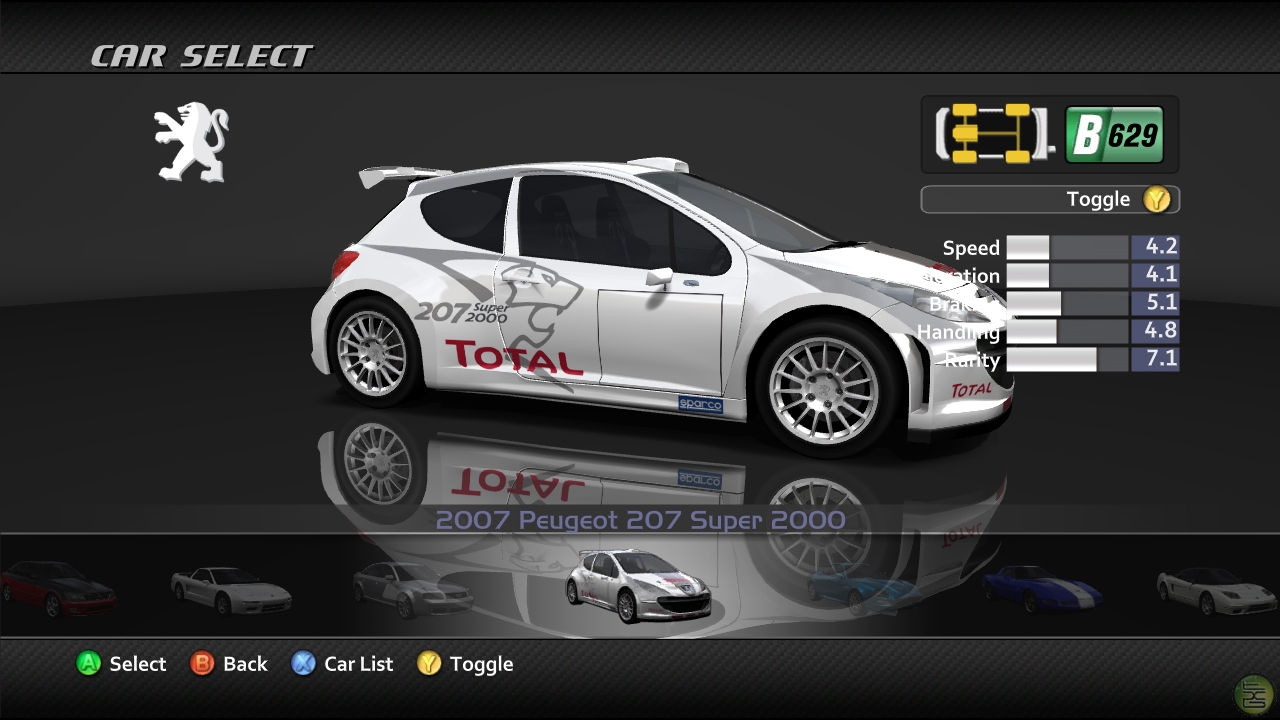Select the highlighted Peugeot 207 thumbnail
1280x720 pixels.
tap(638, 585)
